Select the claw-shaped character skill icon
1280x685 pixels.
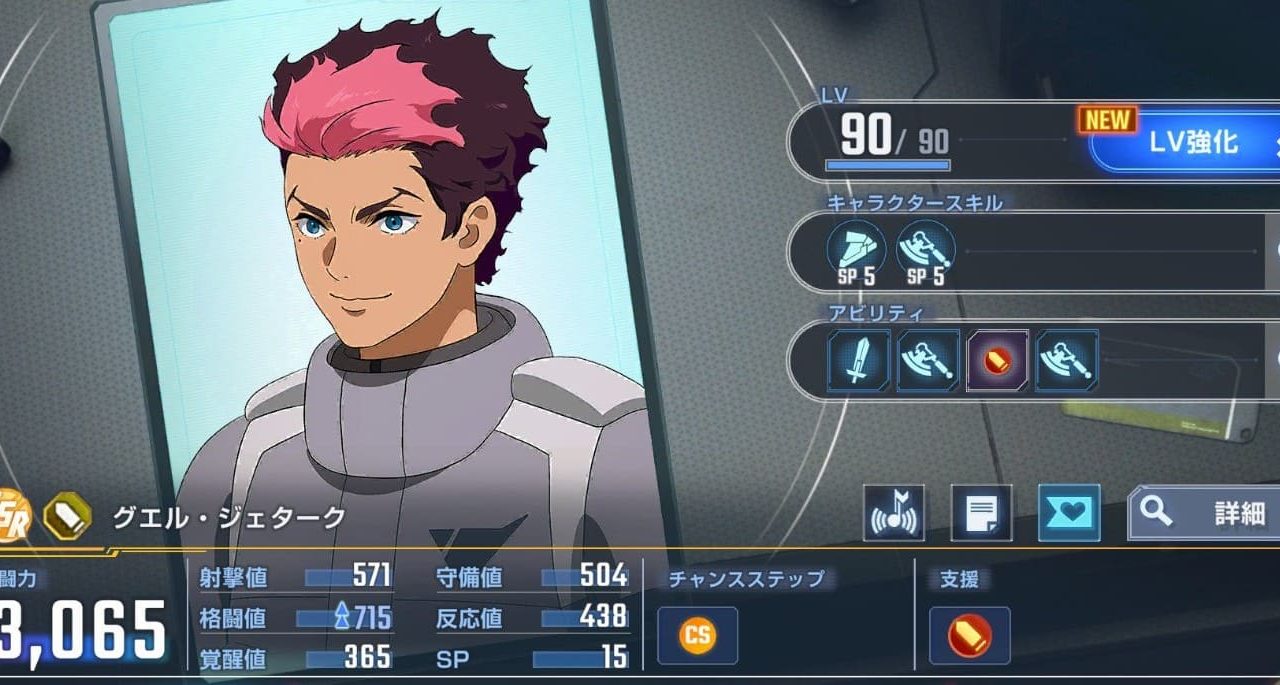[x=857, y=251]
